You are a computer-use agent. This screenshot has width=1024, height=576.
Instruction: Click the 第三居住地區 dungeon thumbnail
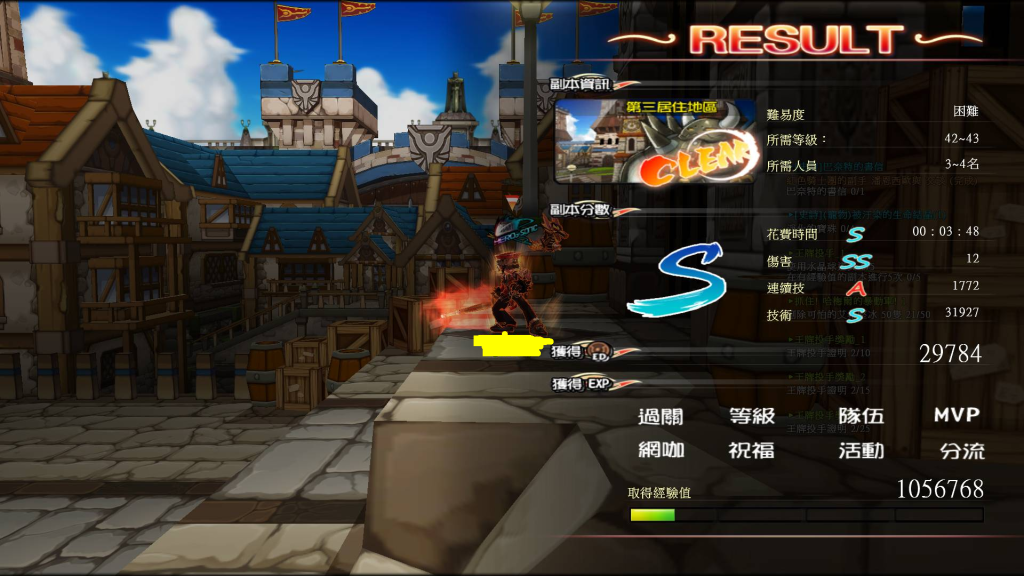tap(655, 140)
